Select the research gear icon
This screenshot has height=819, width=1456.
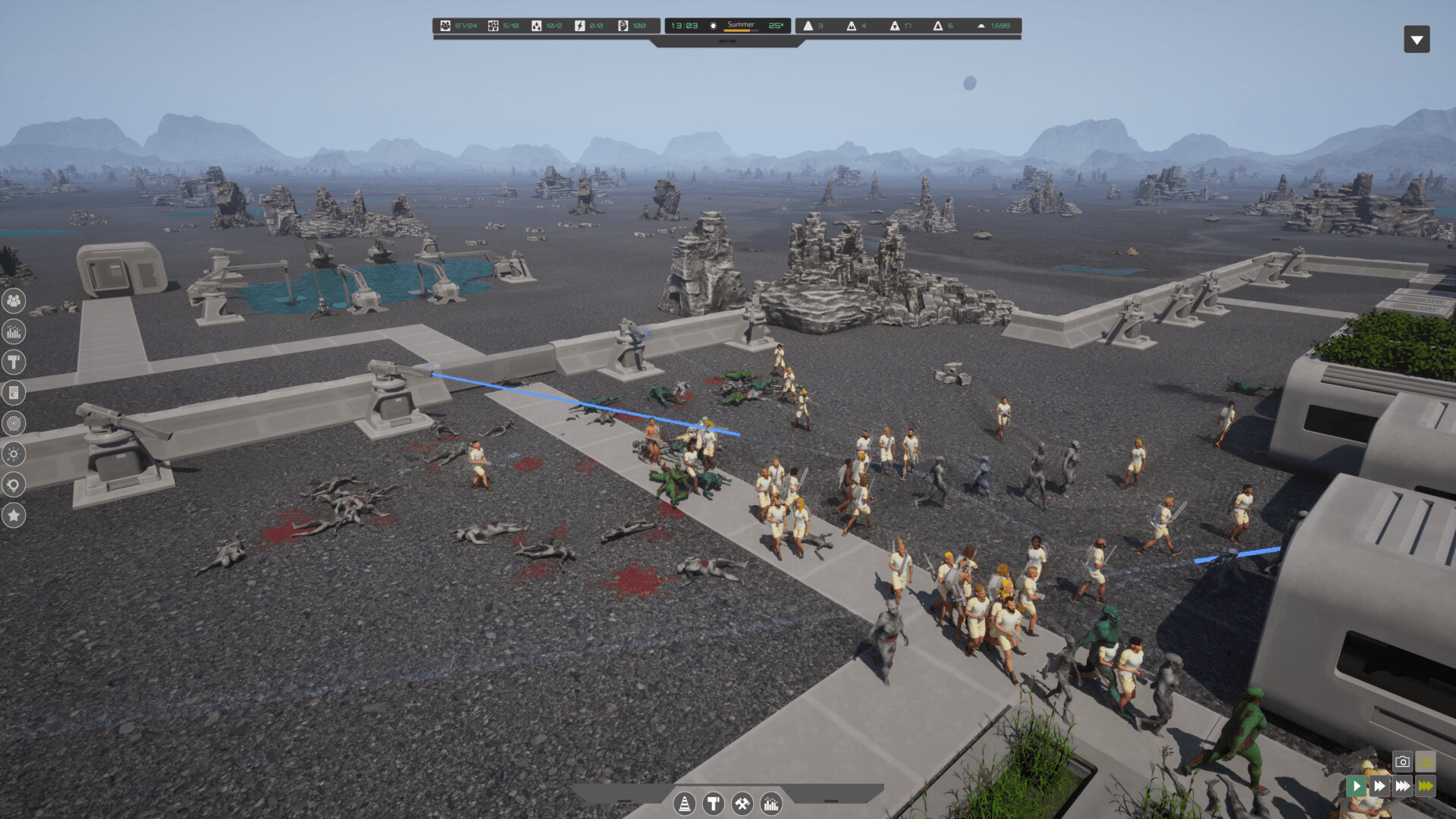14,485
